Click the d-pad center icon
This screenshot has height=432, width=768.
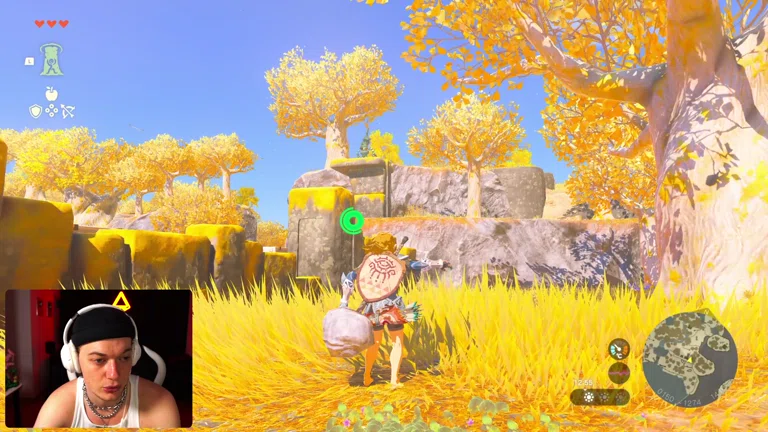[51, 111]
